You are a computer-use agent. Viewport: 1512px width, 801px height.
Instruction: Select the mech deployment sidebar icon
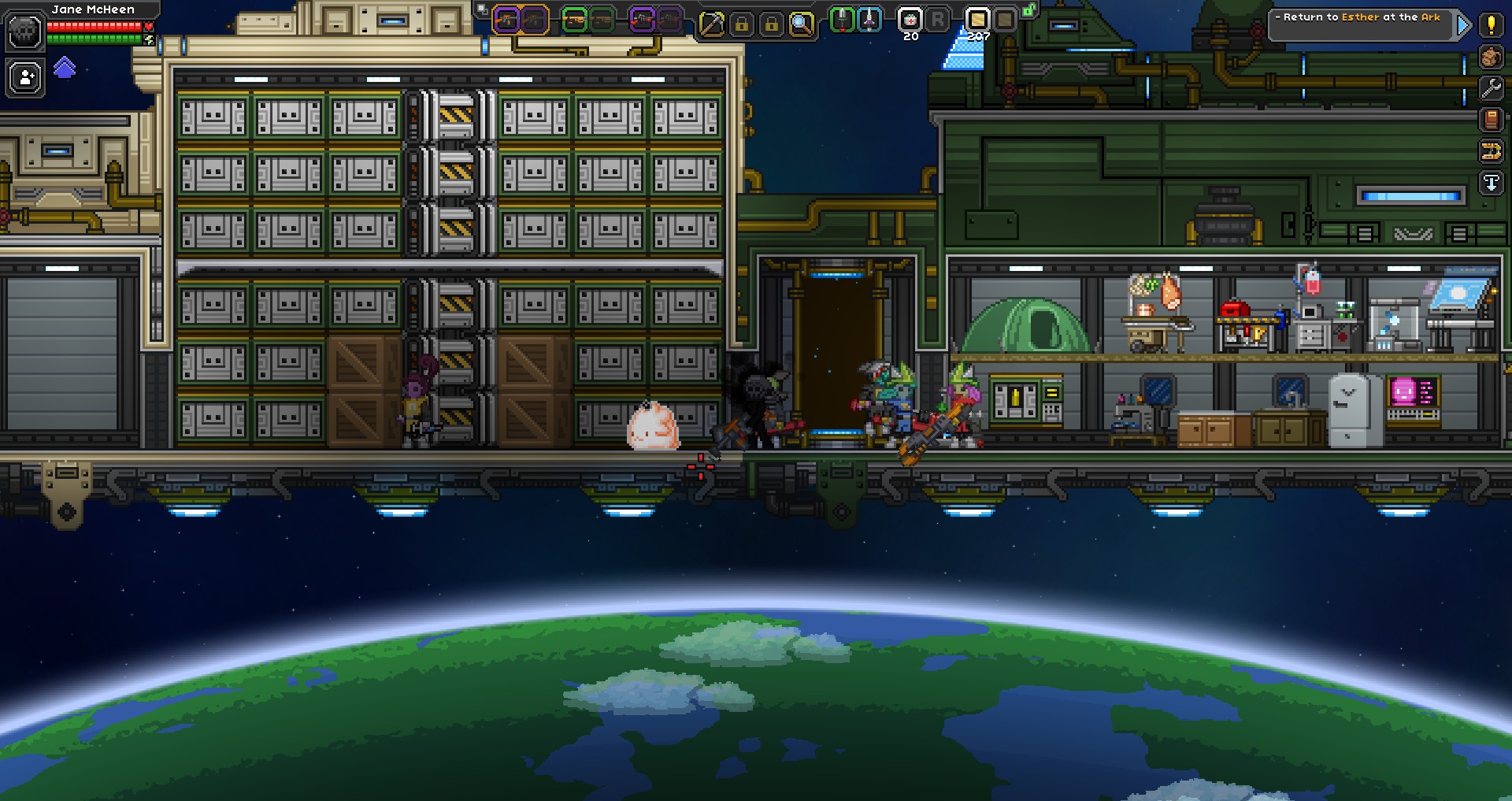coord(1491,151)
